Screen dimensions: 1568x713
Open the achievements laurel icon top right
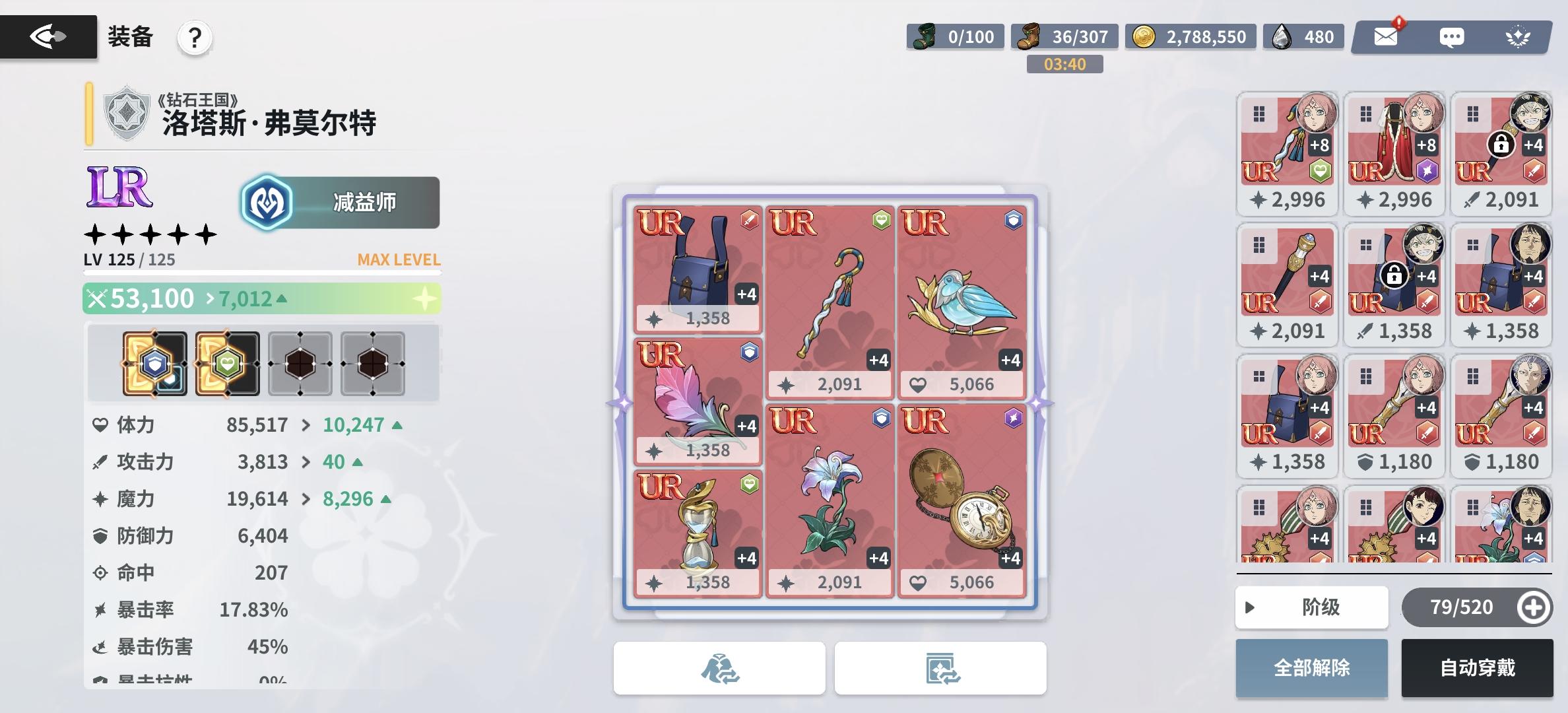point(1519,38)
